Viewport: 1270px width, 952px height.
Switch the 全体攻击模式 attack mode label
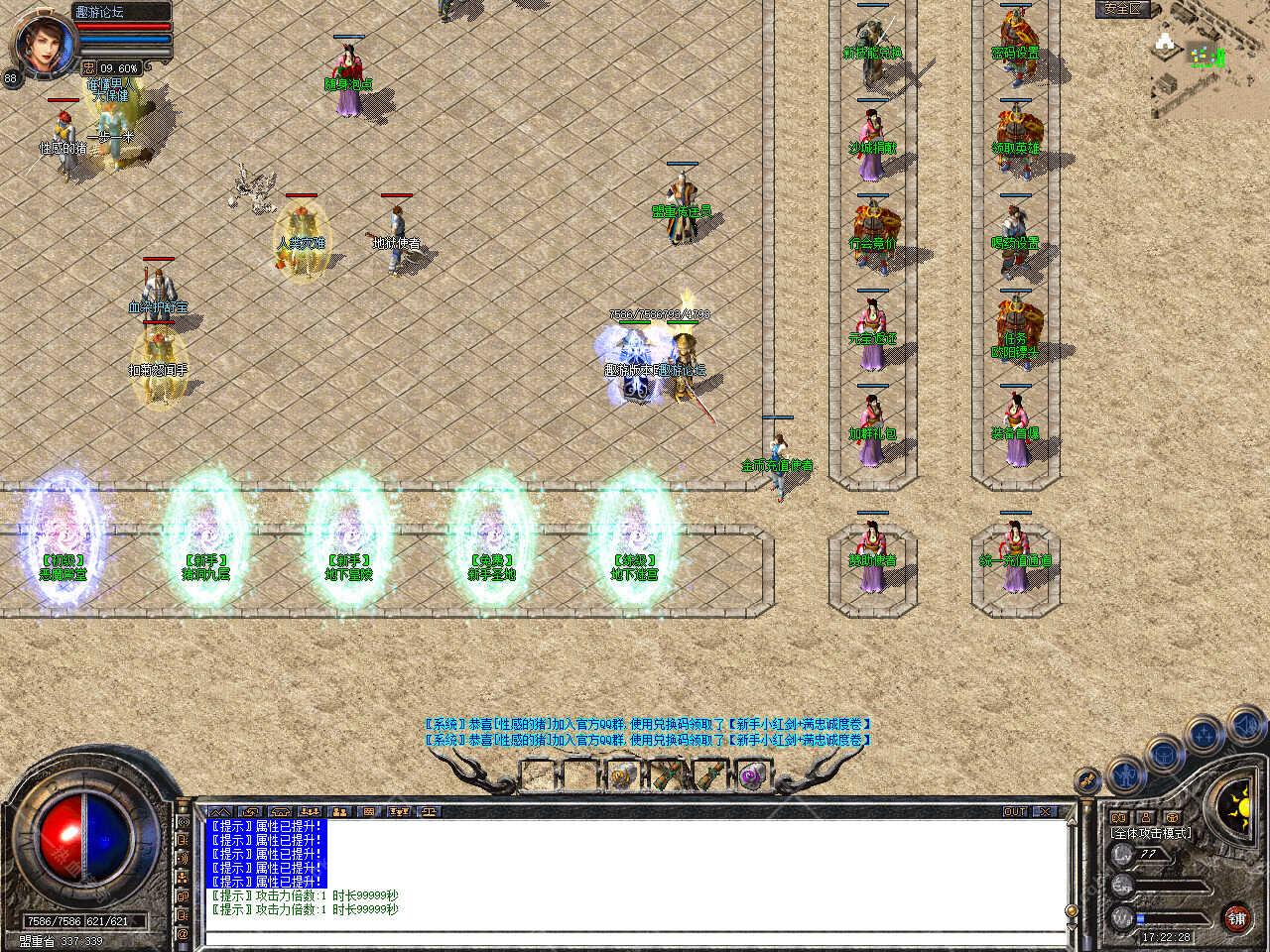[x=1152, y=833]
